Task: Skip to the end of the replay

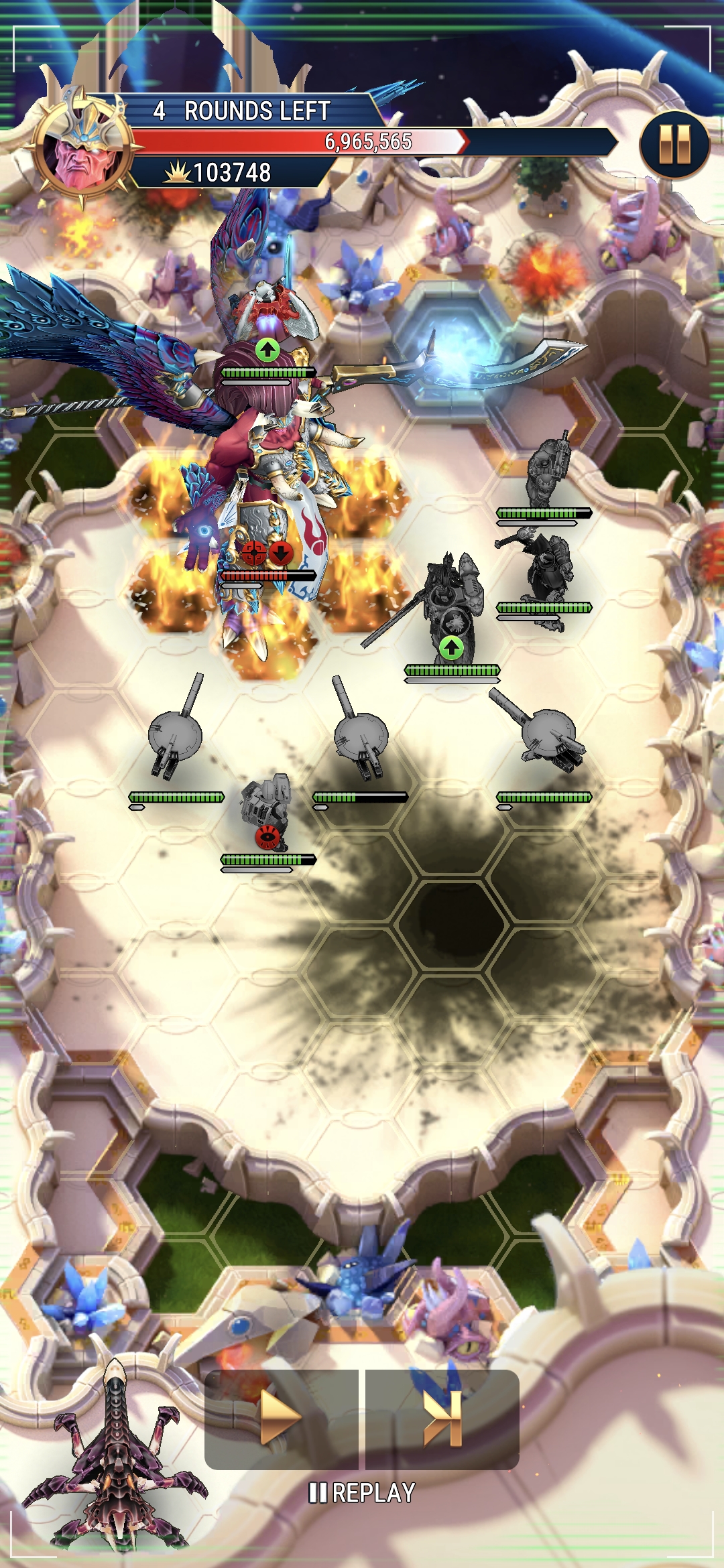Action: (x=442, y=1419)
